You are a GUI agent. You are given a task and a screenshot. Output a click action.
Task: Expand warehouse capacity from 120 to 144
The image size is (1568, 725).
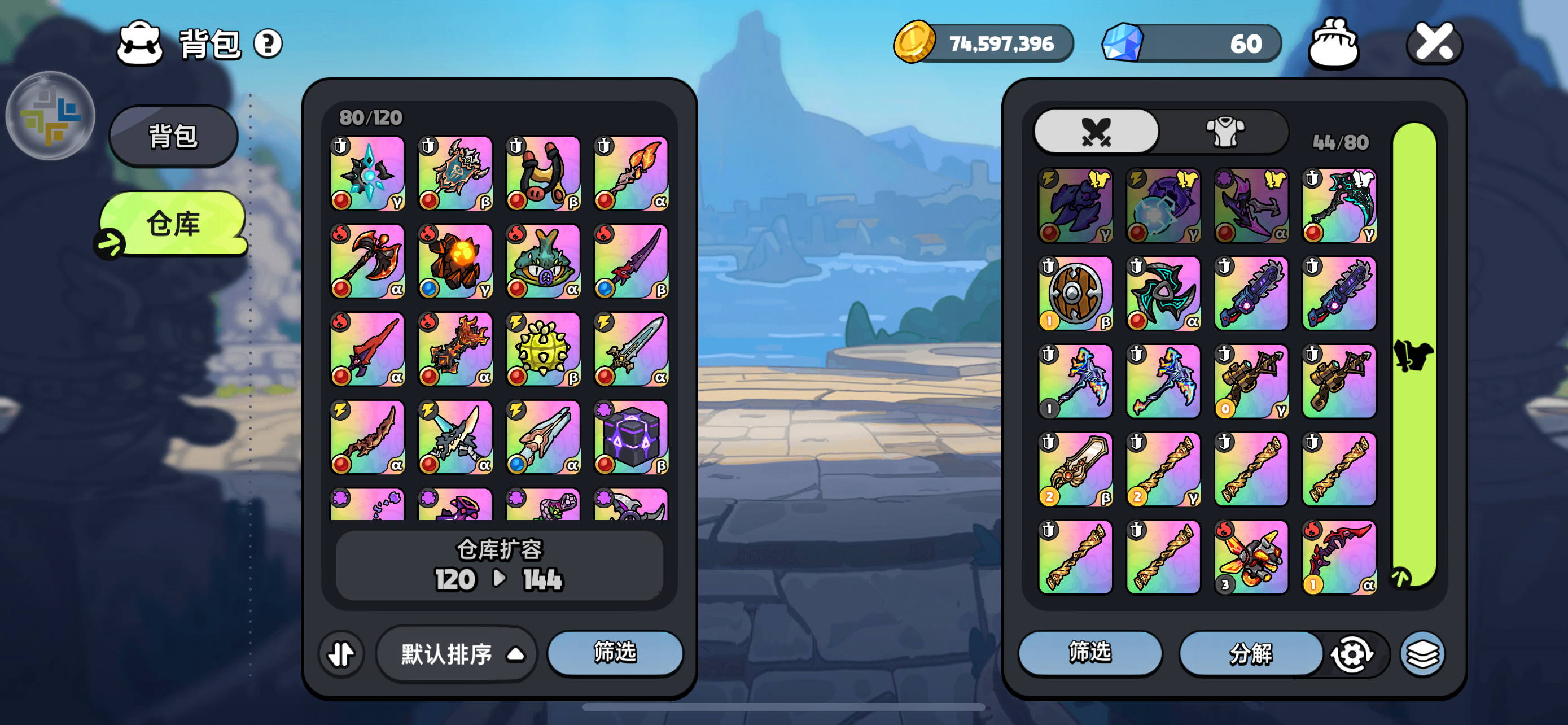498,566
